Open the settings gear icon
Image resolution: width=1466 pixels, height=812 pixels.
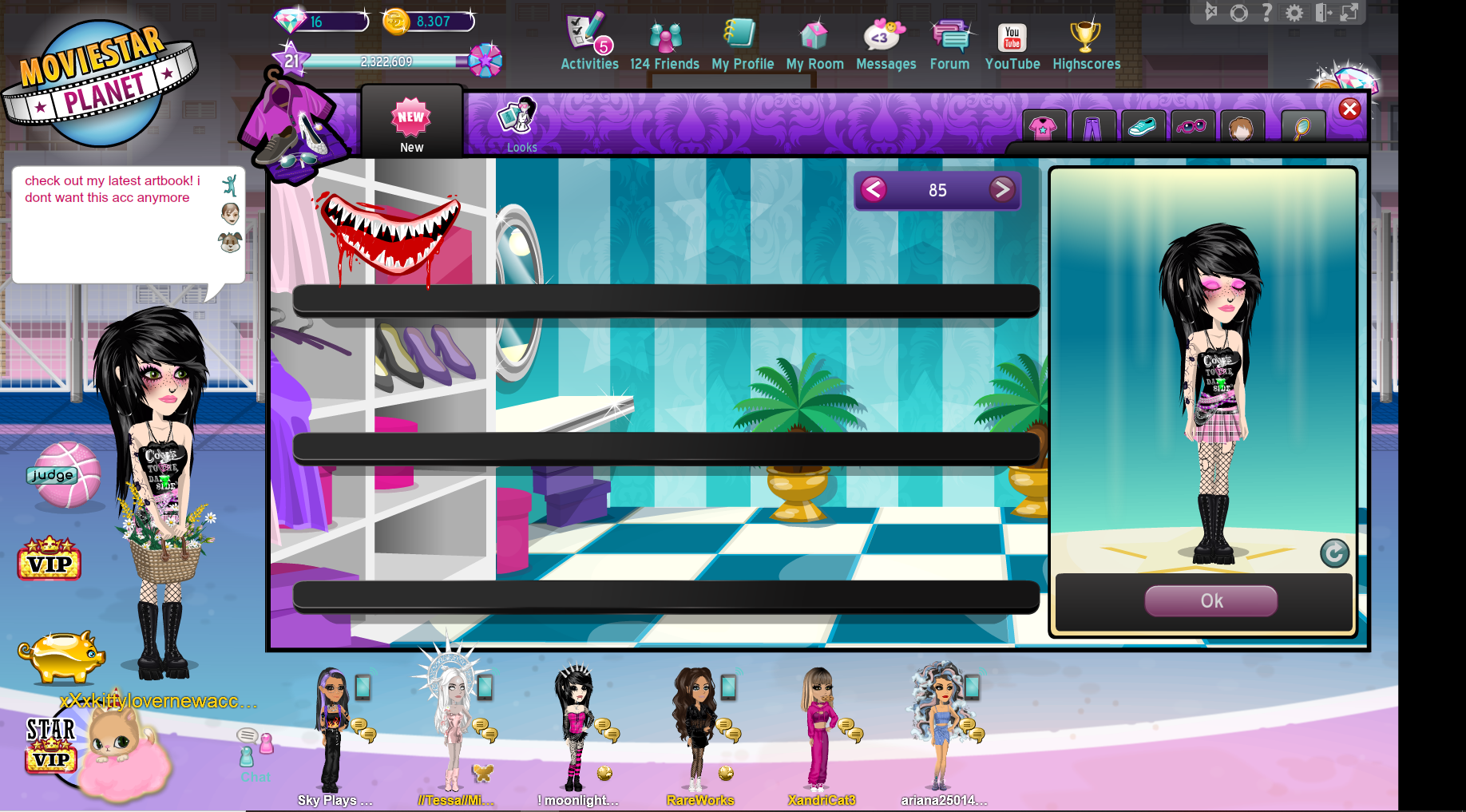point(1295,13)
